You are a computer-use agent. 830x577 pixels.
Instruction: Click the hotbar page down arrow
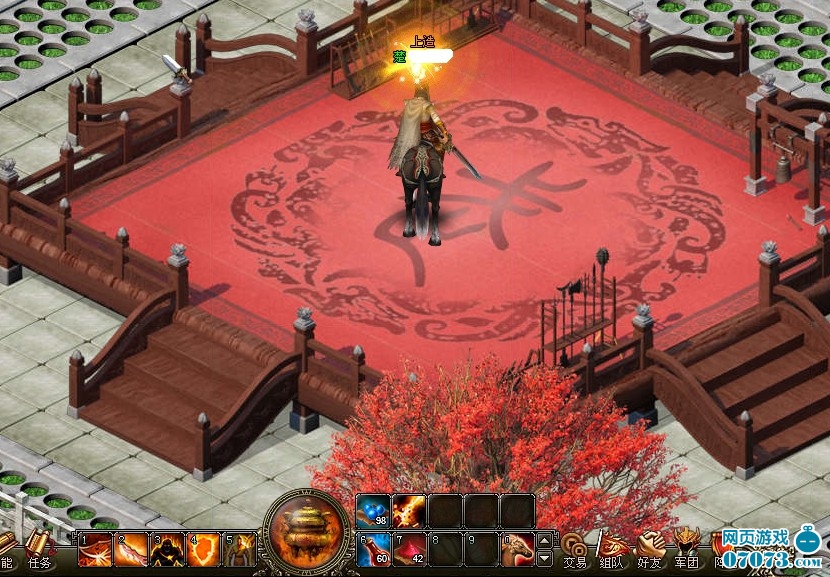(x=544, y=557)
